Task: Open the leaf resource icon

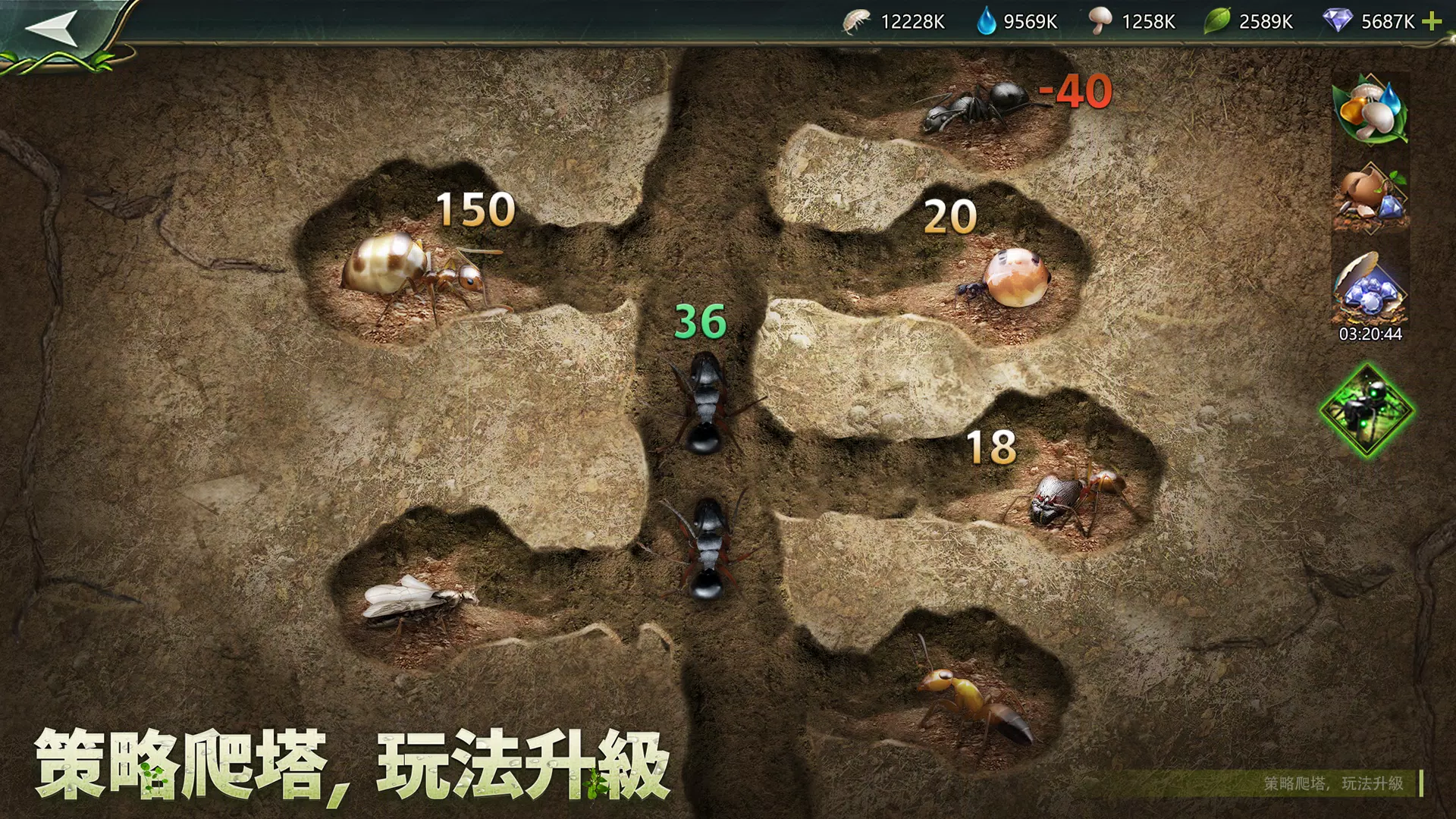Action: [1216, 22]
